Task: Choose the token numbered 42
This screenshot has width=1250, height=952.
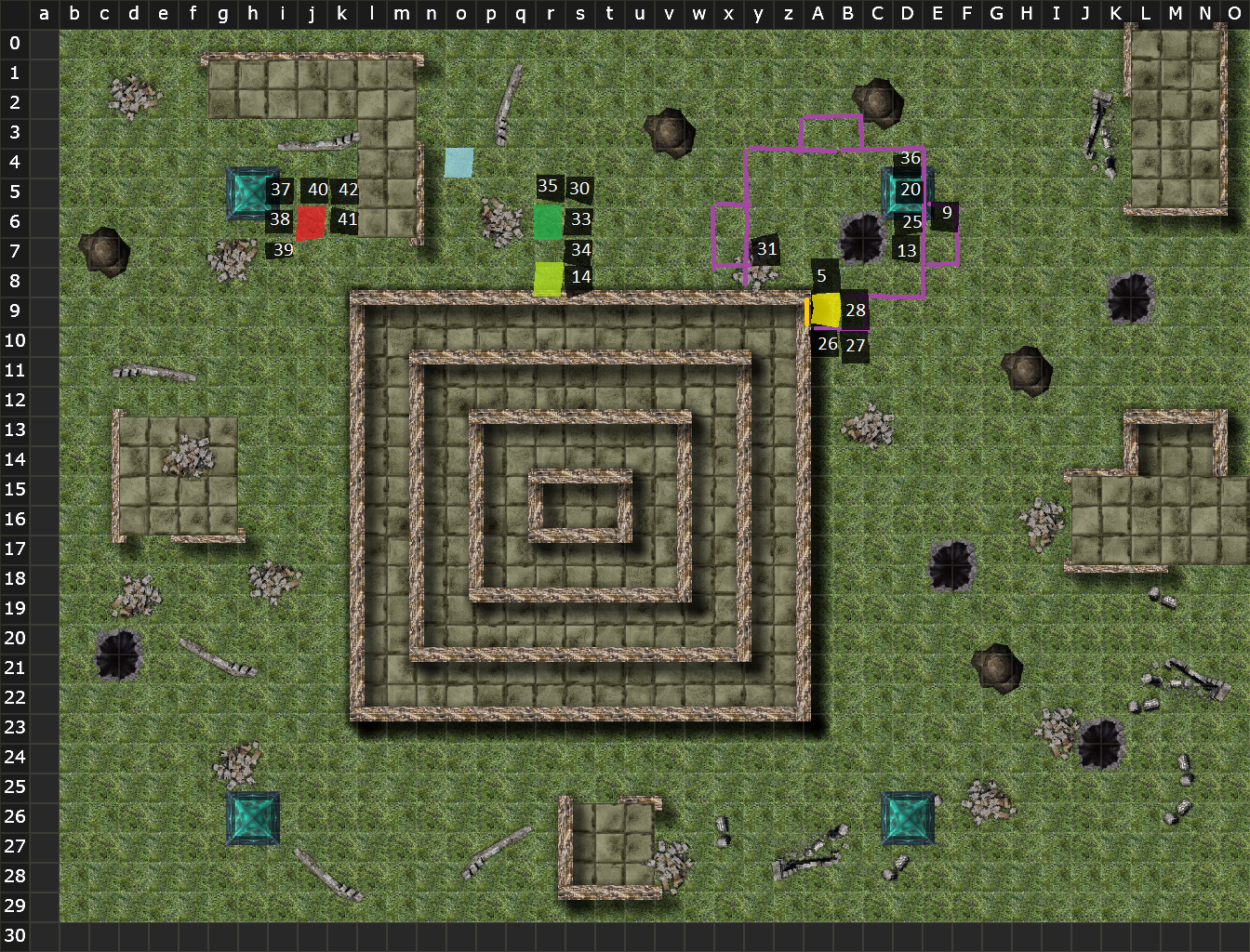Action: (348, 191)
